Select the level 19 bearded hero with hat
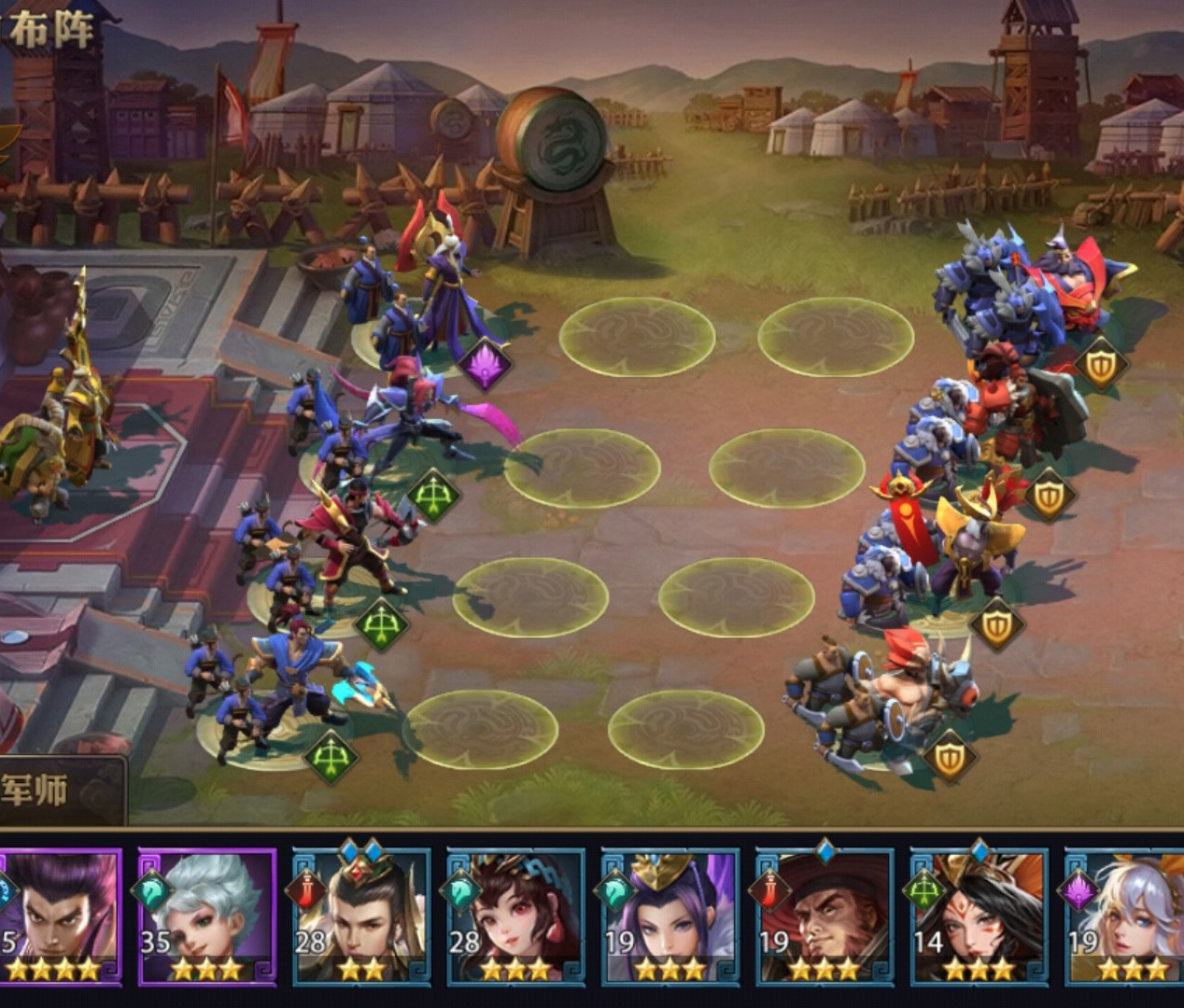This screenshot has width=1184, height=1008. point(824,915)
